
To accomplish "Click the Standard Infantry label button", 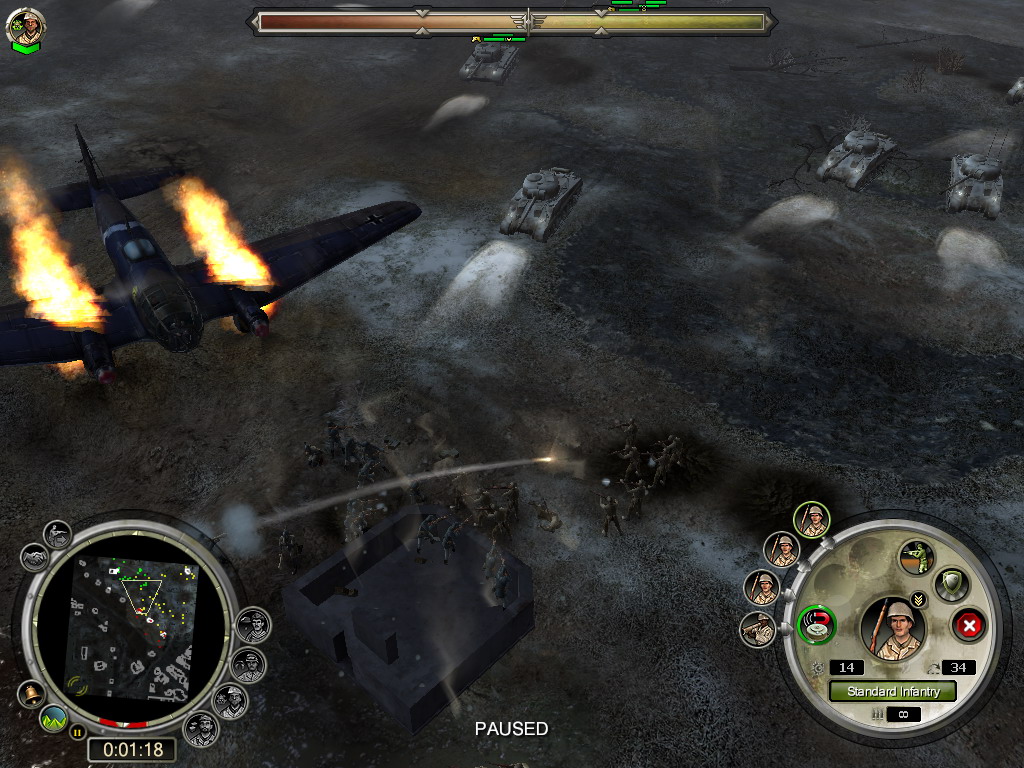I will click(892, 691).
